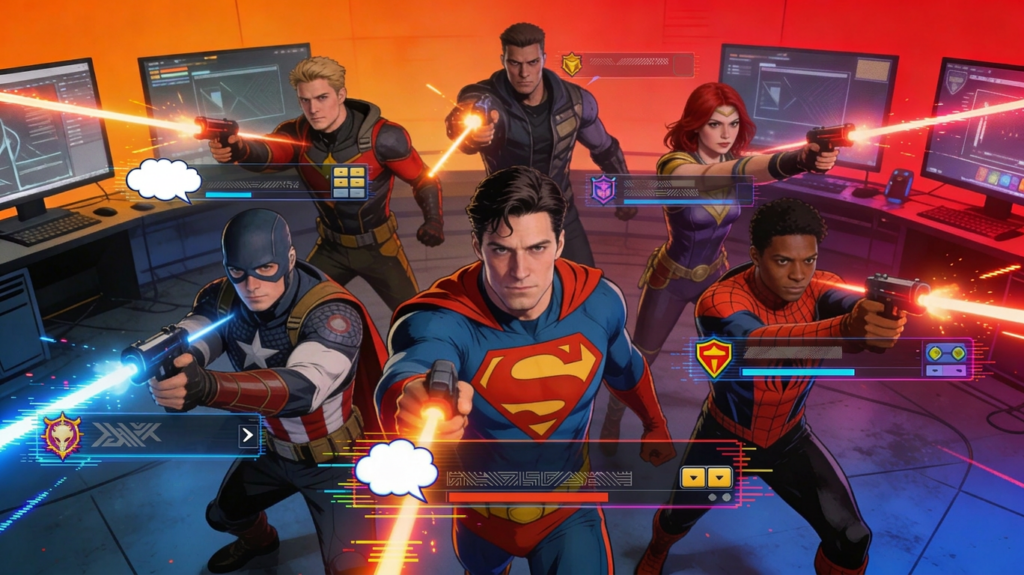1024x575 pixels.
Task: Click the white arrow button on Captain America's panel
Action: click(x=247, y=434)
